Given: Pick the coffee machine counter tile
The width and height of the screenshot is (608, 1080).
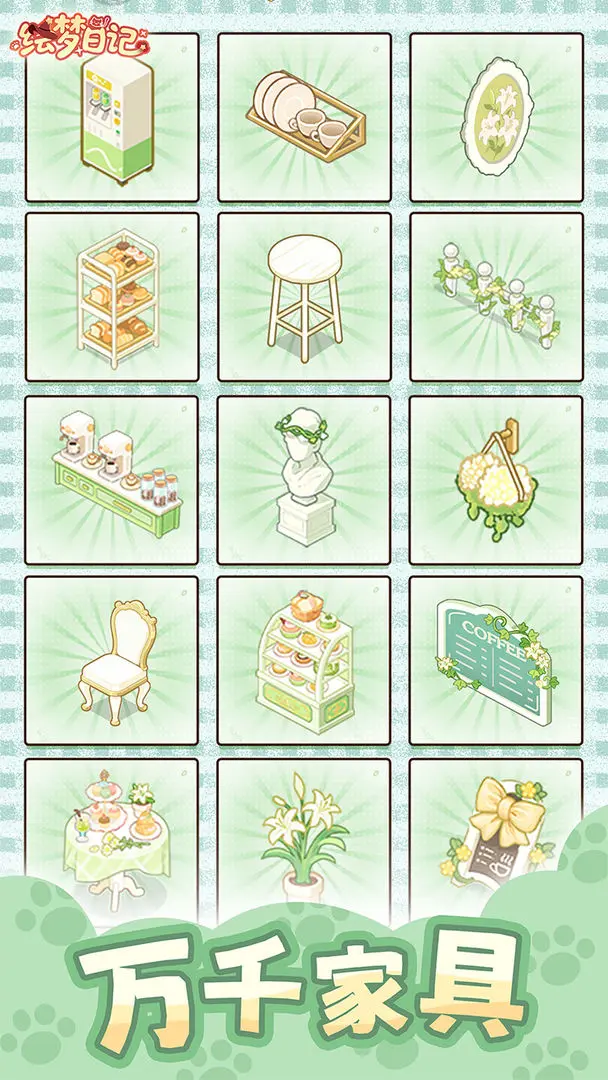Looking at the screenshot, I should pos(112,480).
